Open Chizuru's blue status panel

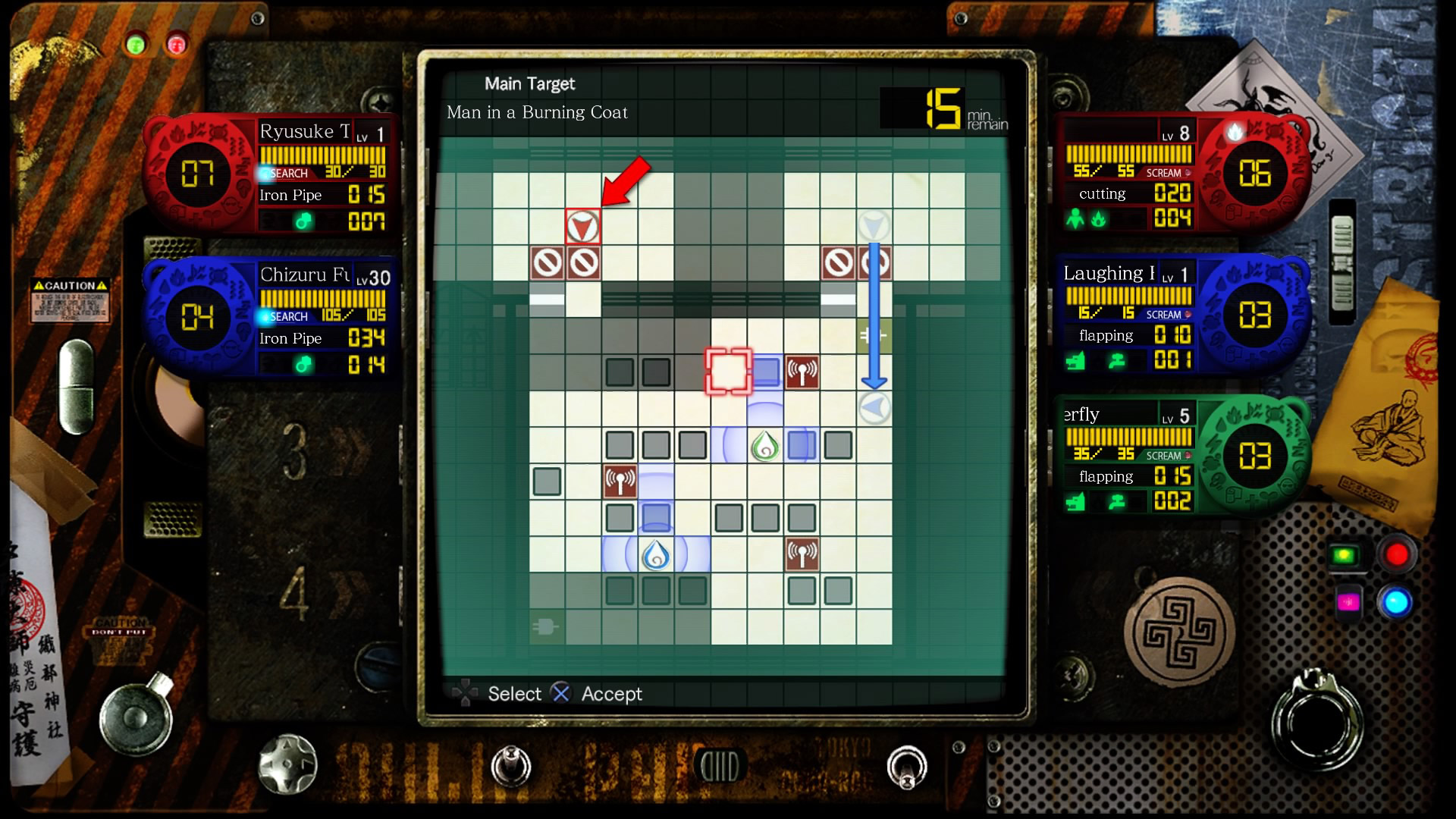(x=273, y=318)
